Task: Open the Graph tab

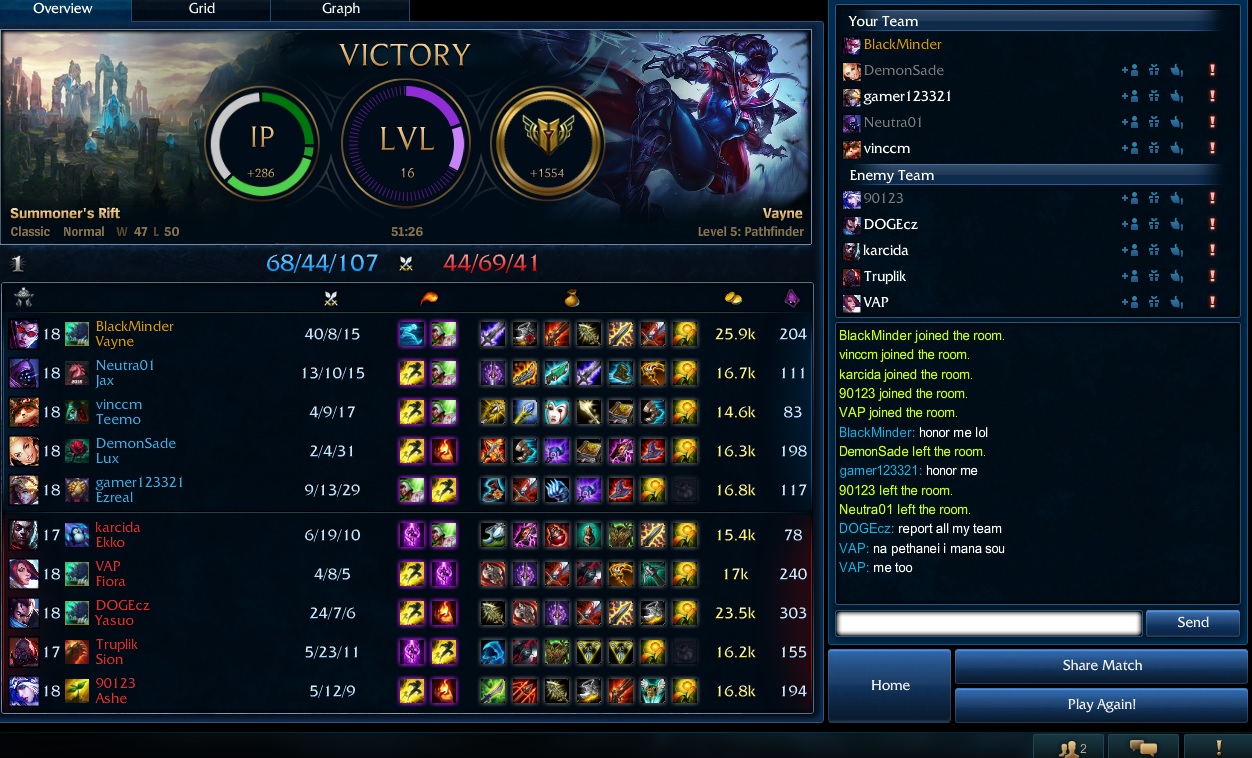Action: coord(340,9)
